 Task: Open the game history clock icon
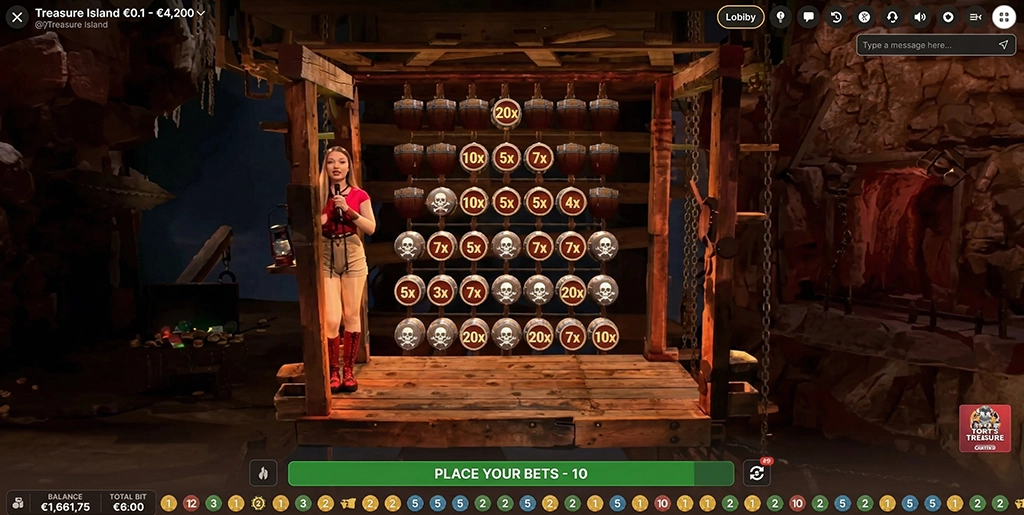pyautogui.click(x=836, y=17)
